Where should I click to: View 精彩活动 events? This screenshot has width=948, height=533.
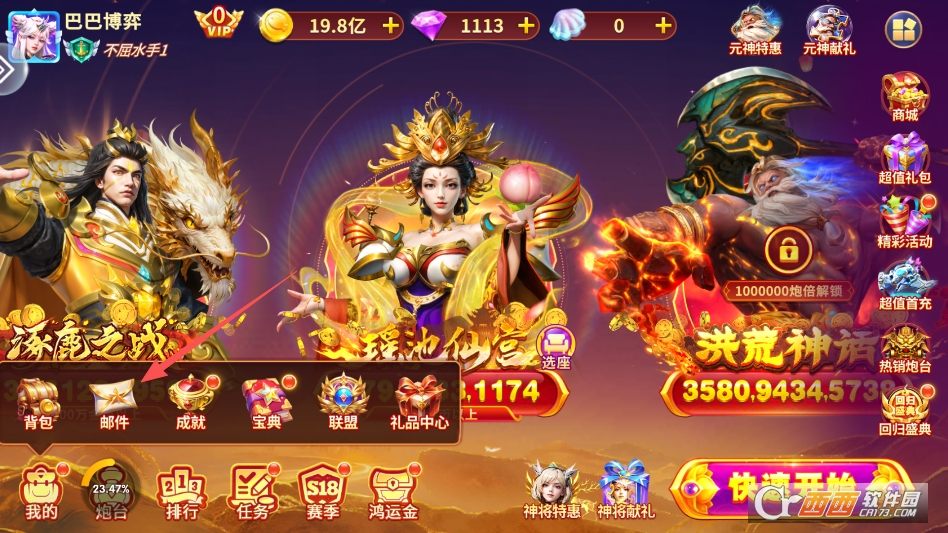click(905, 222)
